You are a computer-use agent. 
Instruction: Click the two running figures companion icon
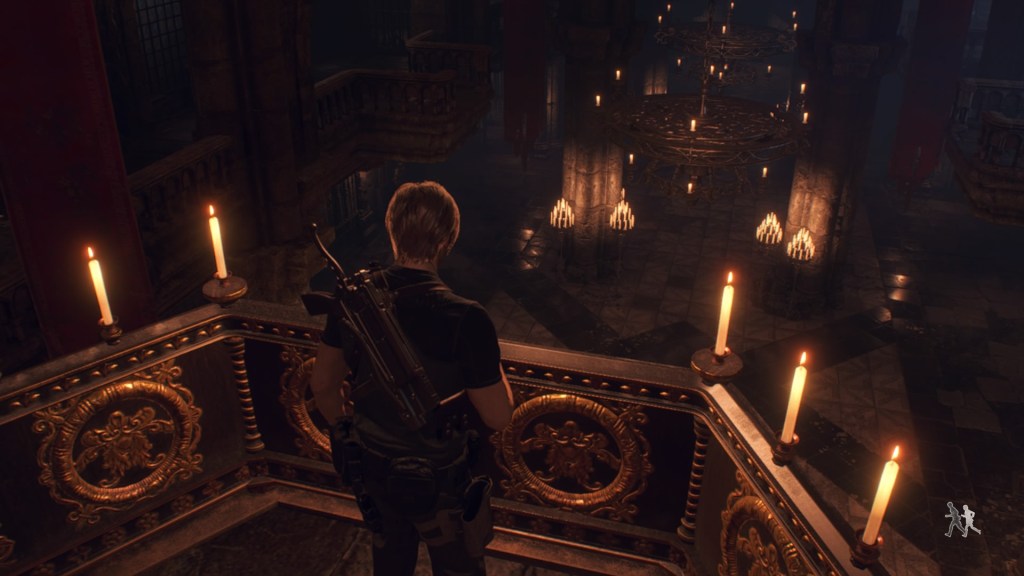[962, 519]
